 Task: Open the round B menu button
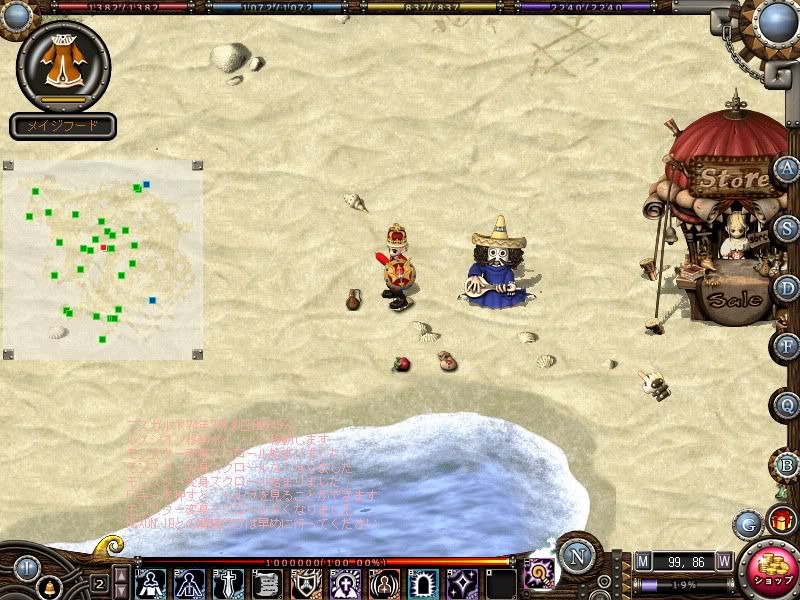[787, 464]
